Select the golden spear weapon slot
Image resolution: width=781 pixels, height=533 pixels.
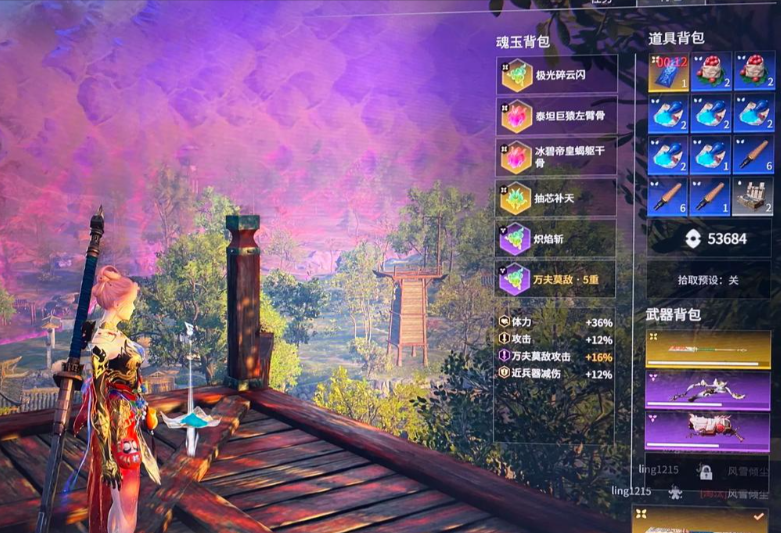[709, 351]
